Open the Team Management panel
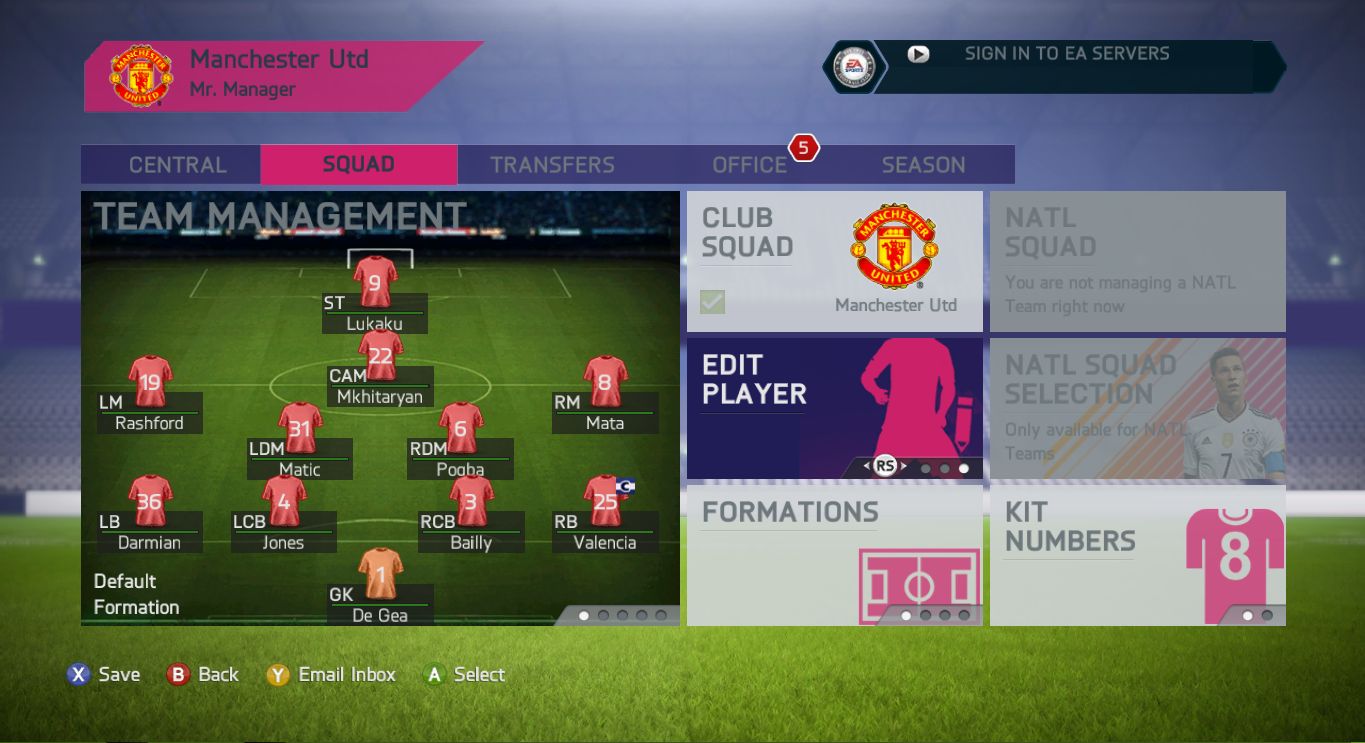Viewport: 1365px width, 743px height. click(380, 408)
